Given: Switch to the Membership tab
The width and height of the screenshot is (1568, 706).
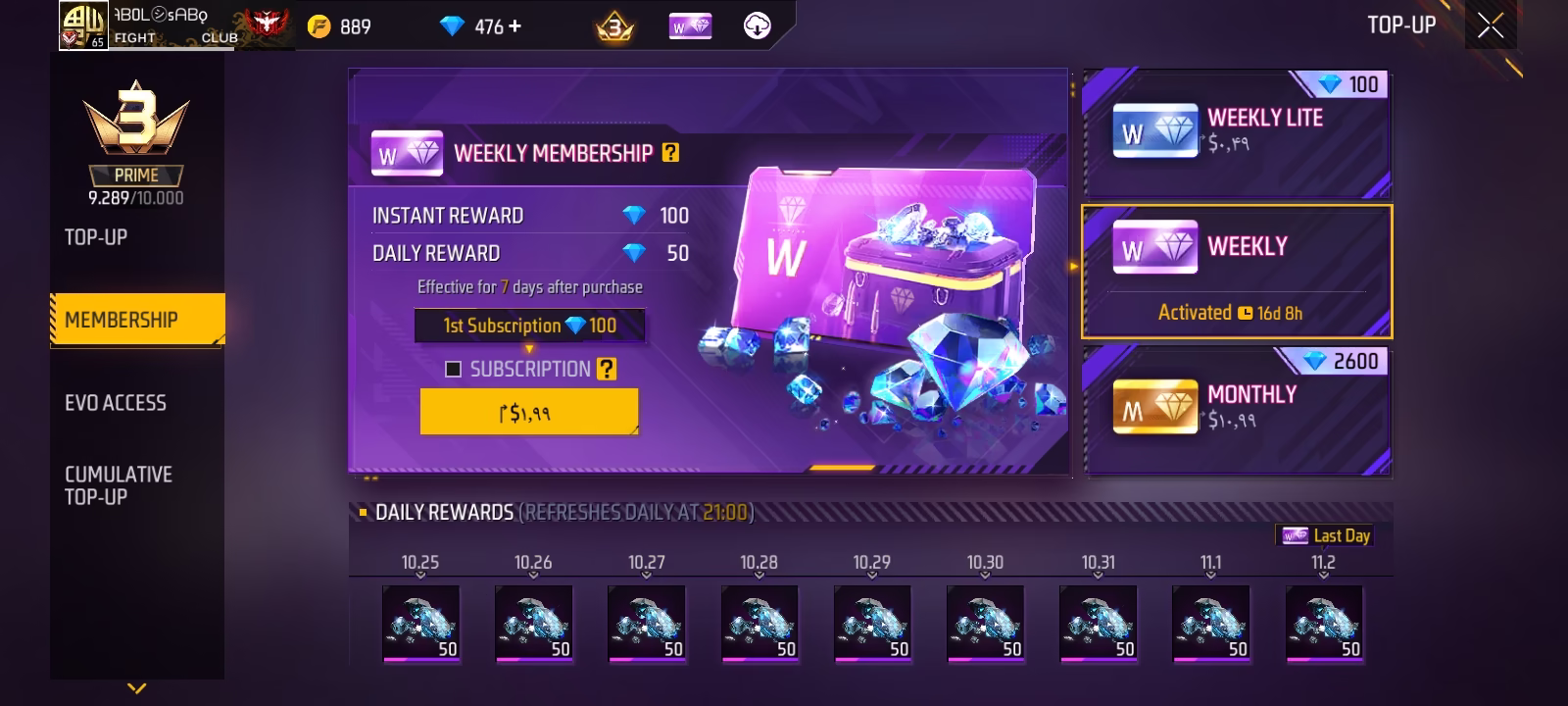Looking at the screenshot, I should [122, 320].
